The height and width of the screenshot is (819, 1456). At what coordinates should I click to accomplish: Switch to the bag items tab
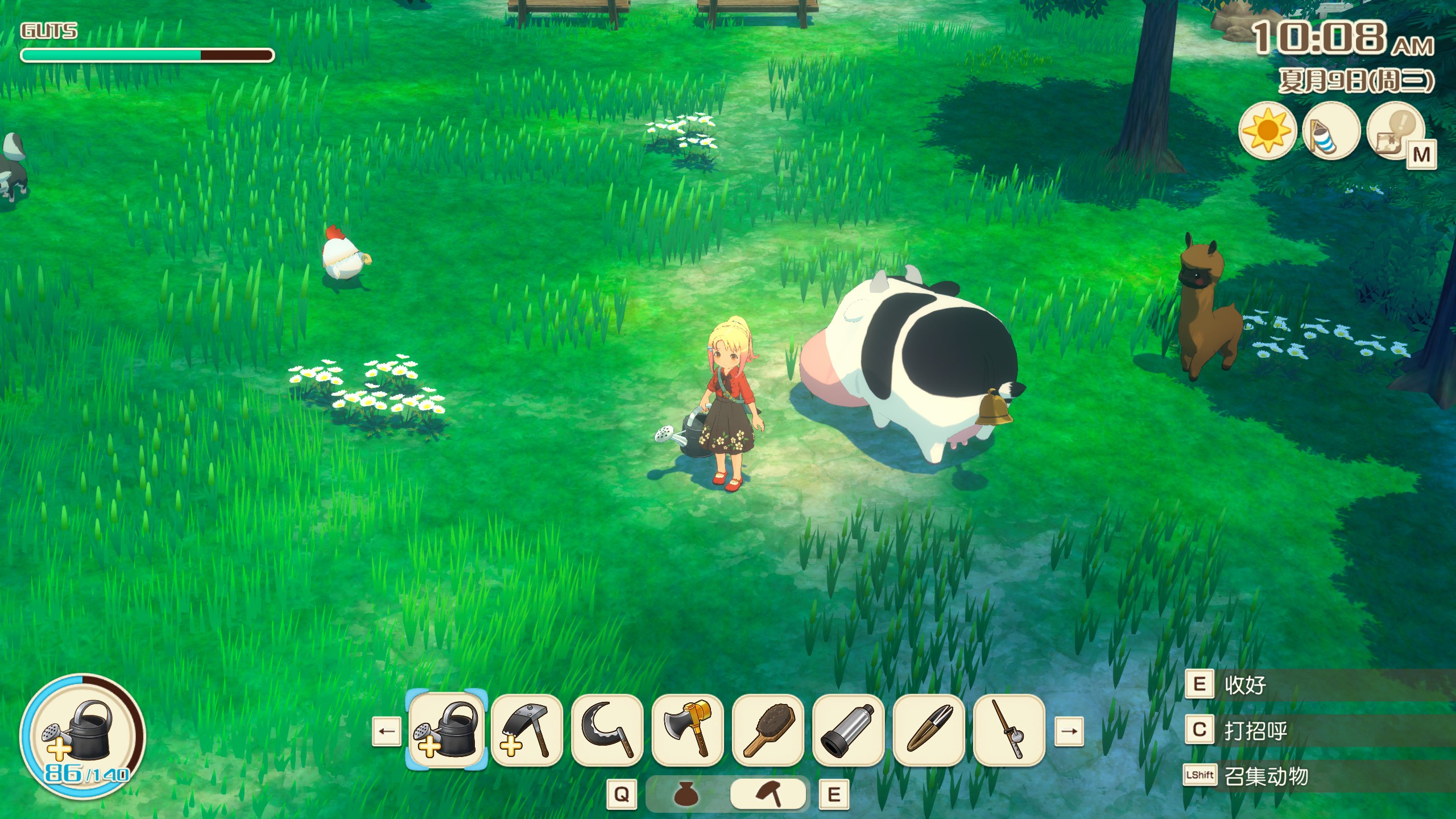point(686,795)
